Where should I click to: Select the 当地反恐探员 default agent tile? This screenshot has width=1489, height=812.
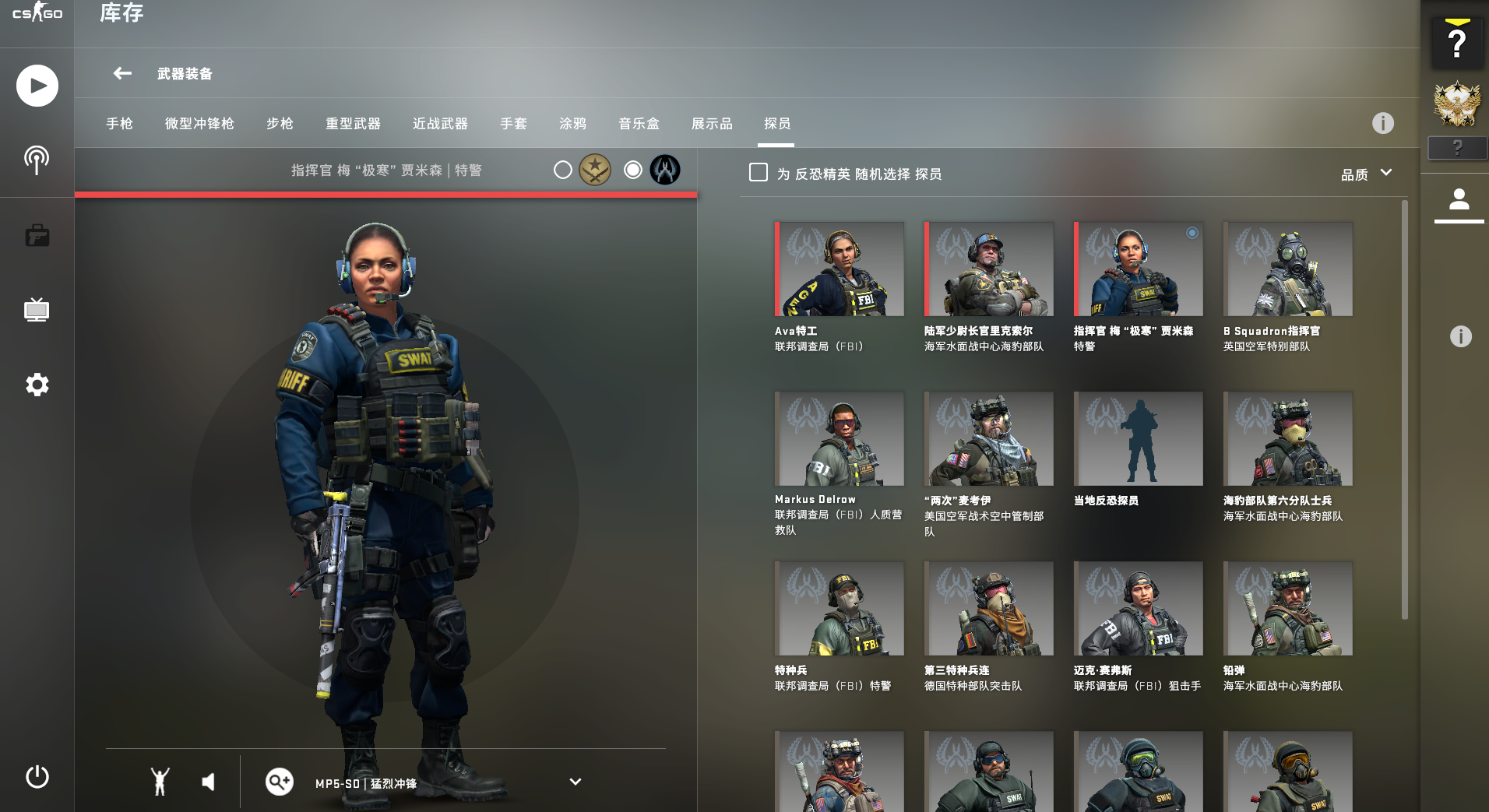pos(1138,439)
